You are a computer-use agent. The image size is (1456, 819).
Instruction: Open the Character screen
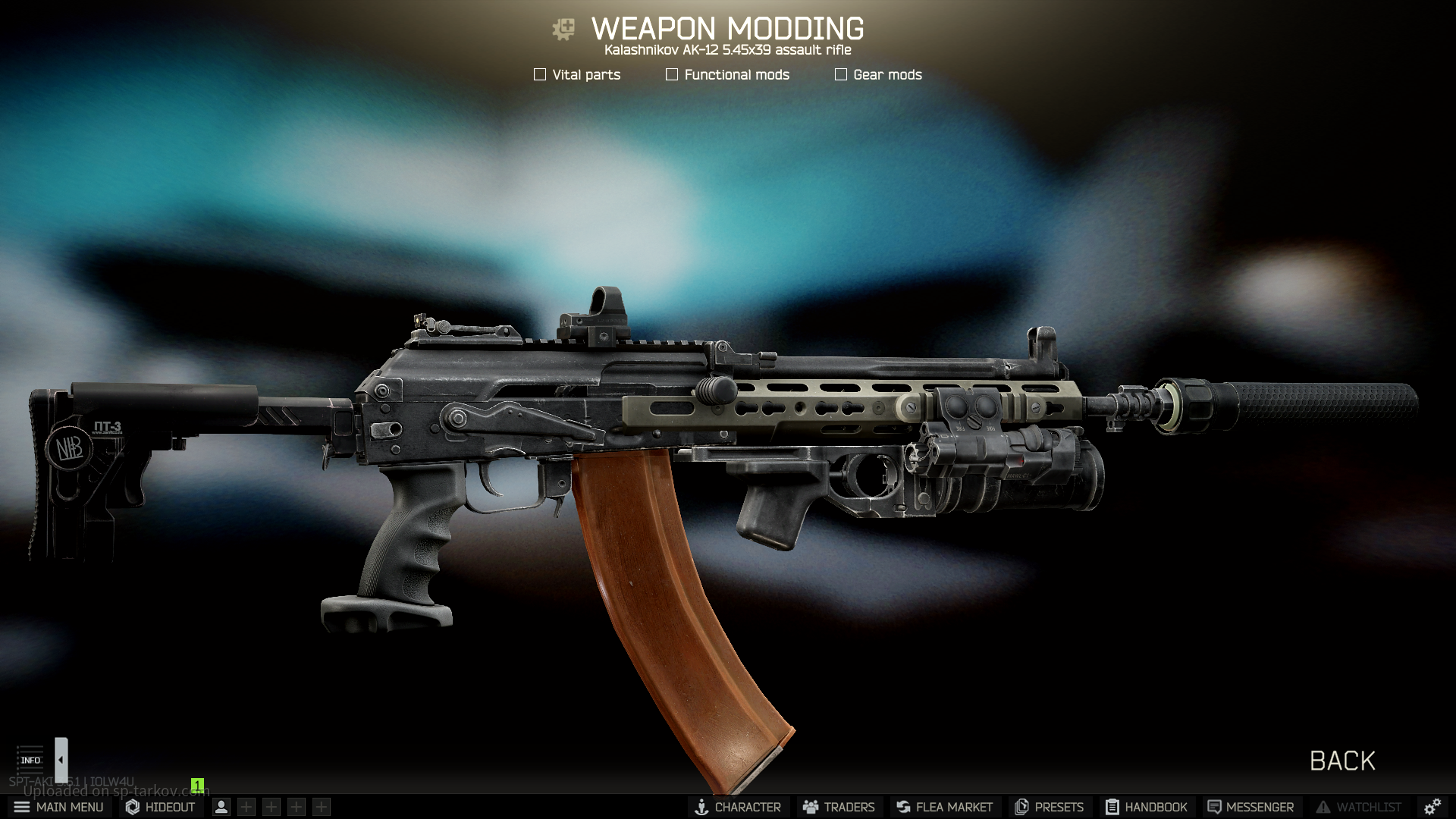click(x=738, y=807)
